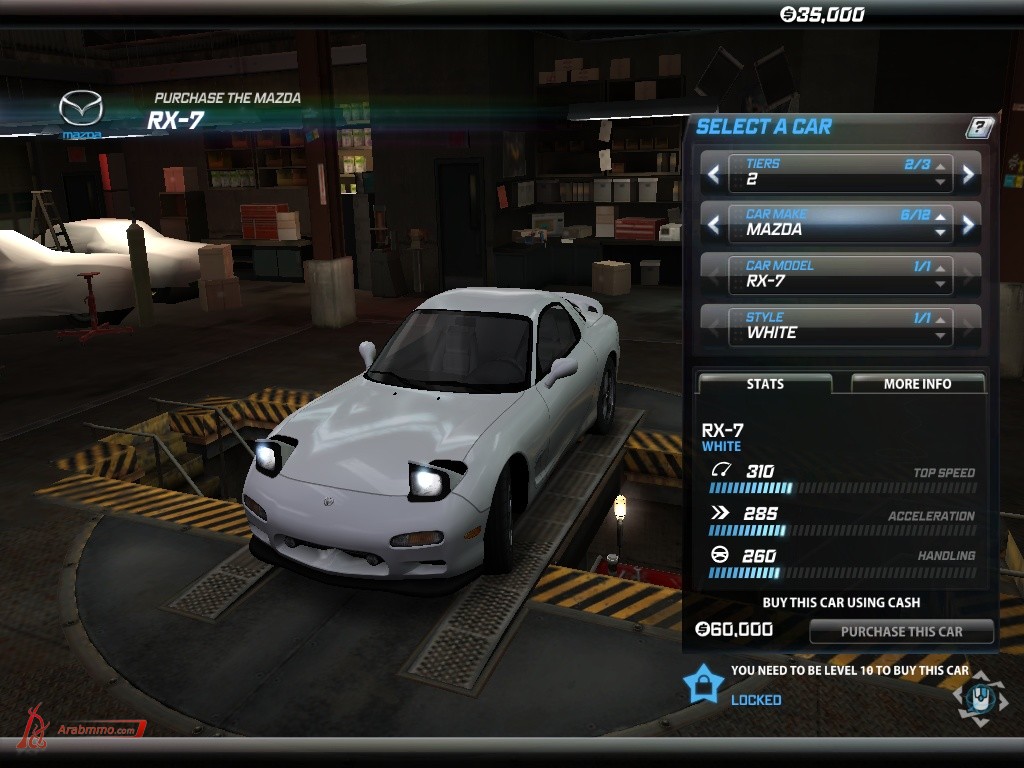This screenshot has width=1024, height=768.
Task: Open the Tiers dropdown list
Action: pos(840,173)
